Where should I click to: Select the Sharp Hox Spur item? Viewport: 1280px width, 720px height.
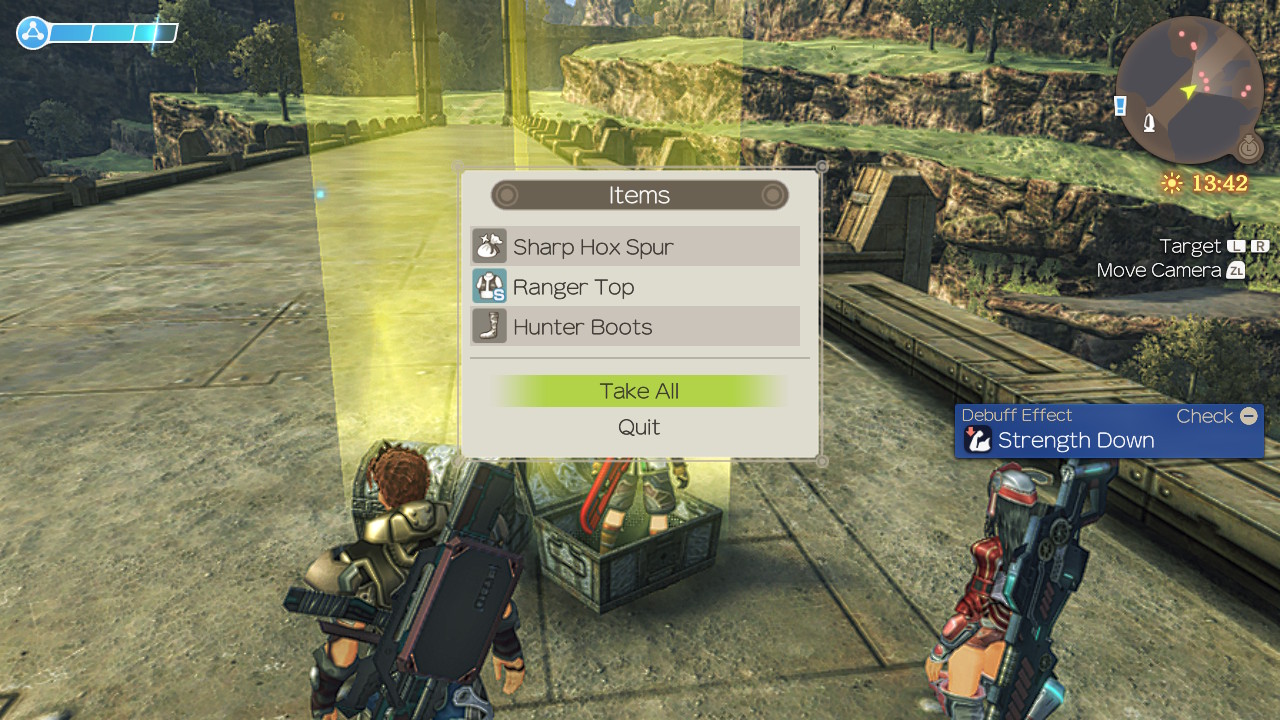635,247
